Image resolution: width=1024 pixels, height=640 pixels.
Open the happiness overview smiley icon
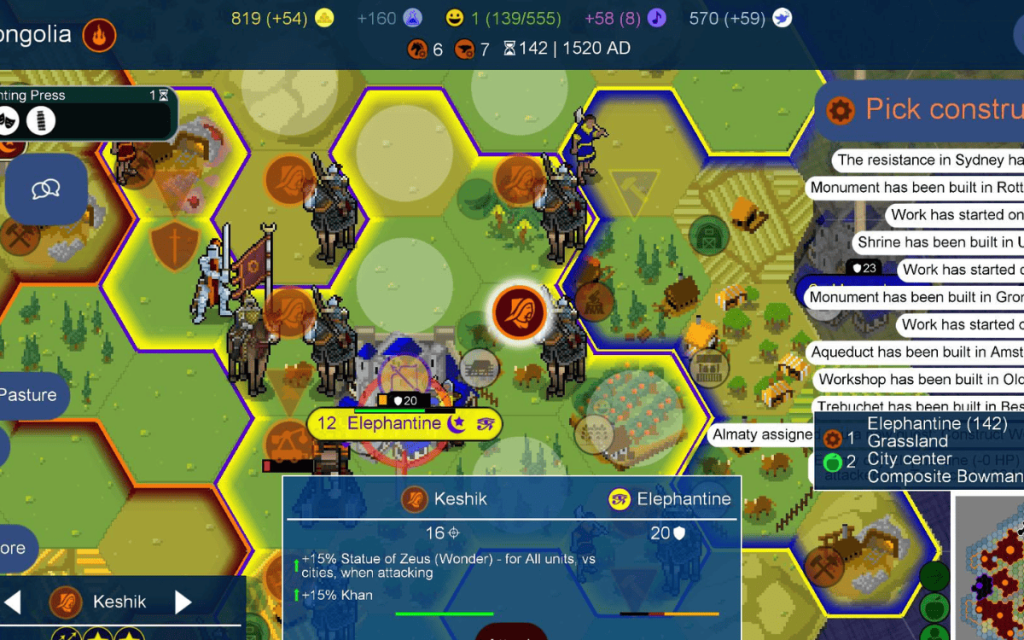[455, 18]
